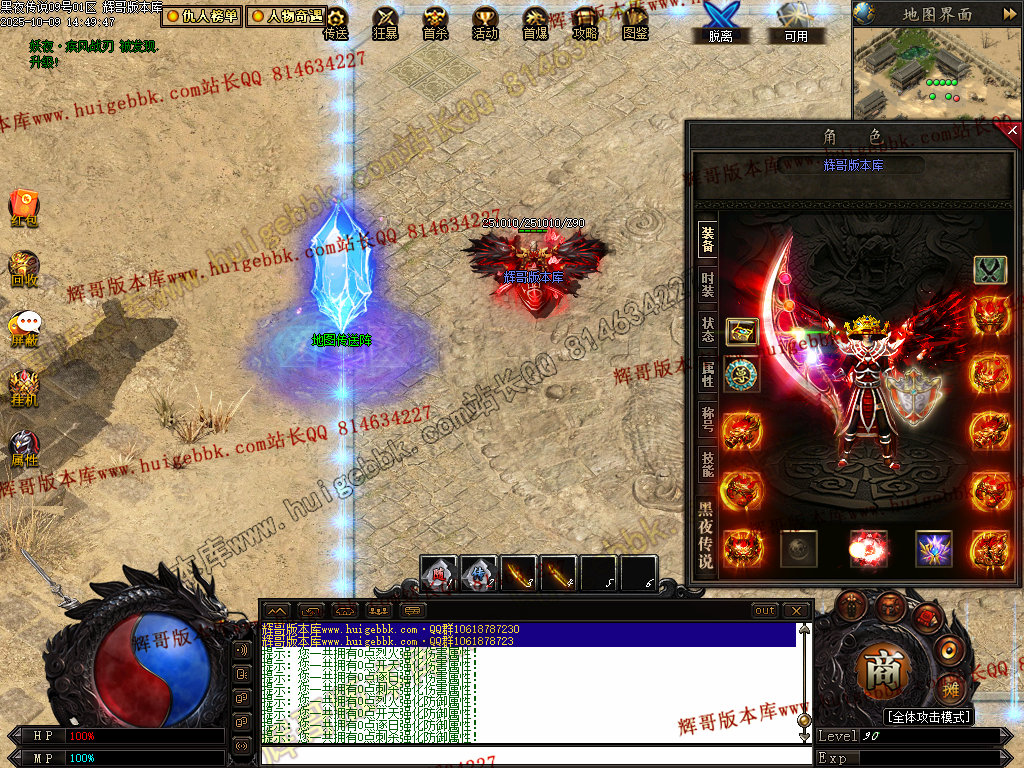Click the large 商 shop button
This screenshot has width=1024, height=768.
pos(883,671)
